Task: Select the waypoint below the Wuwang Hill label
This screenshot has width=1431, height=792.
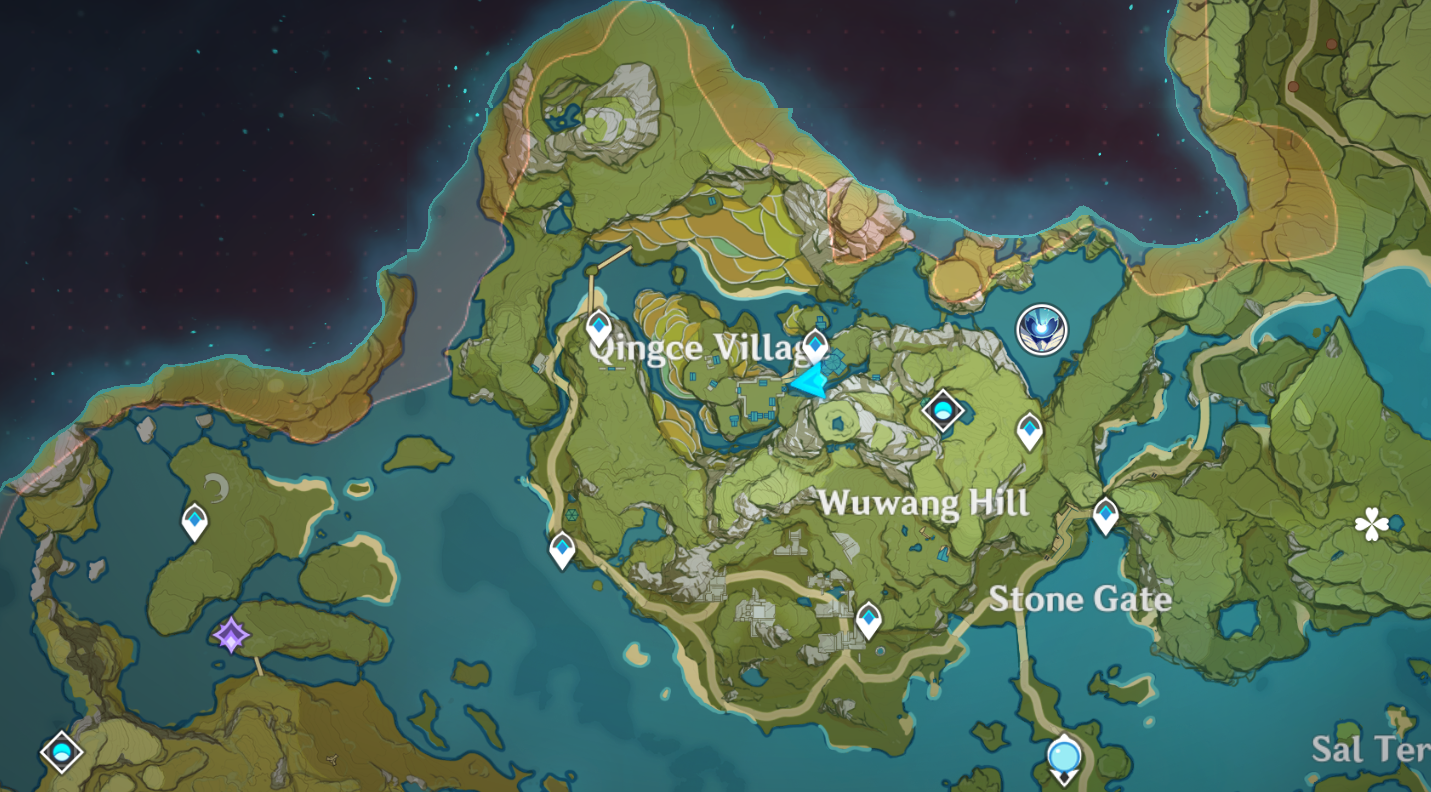Action: pyautogui.click(x=868, y=620)
